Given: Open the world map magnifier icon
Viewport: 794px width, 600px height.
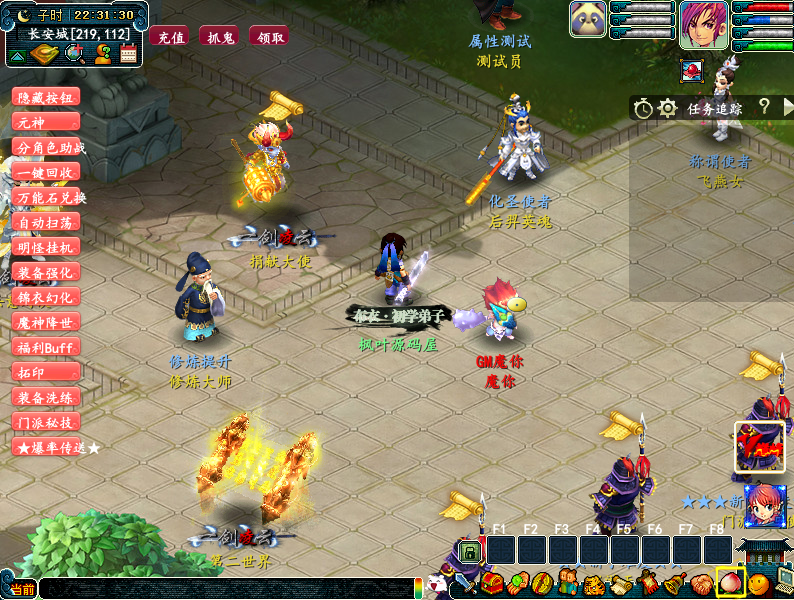Looking at the screenshot, I should (x=73, y=54).
